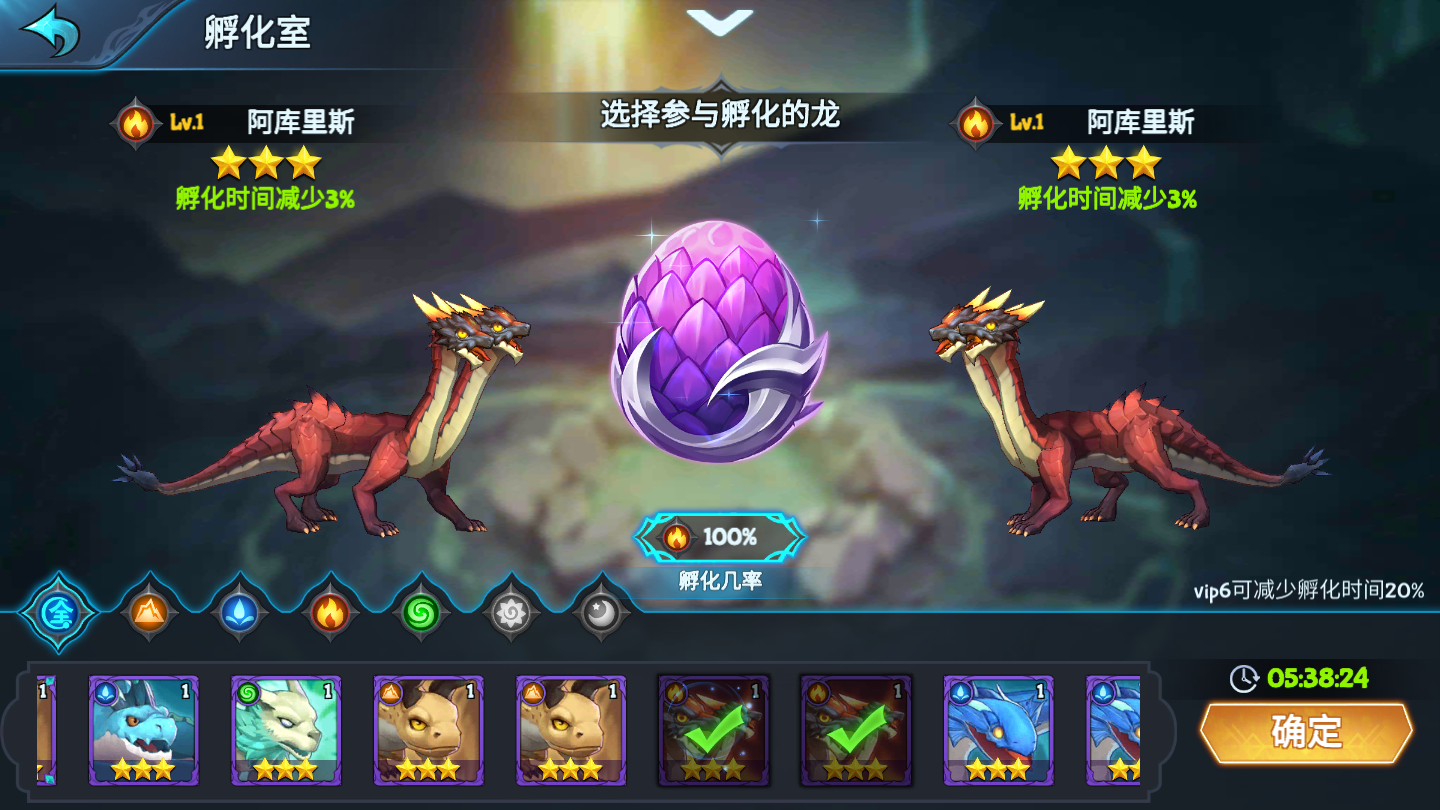Select the white dragon thumbnail in the list
Image resolution: width=1440 pixels, height=810 pixels.
pyautogui.click(x=286, y=731)
